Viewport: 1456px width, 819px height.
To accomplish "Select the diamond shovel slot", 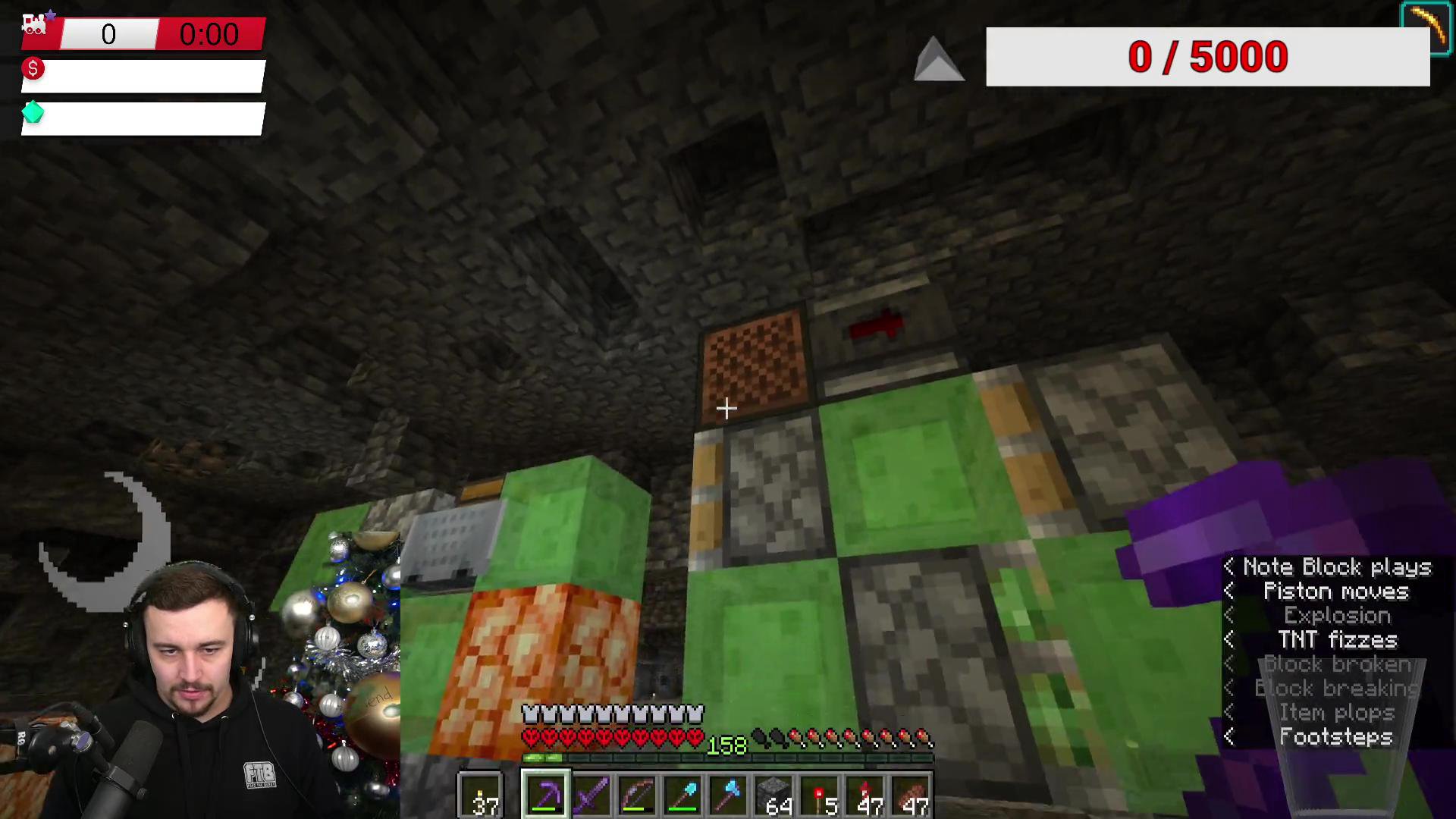I will click(x=682, y=795).
